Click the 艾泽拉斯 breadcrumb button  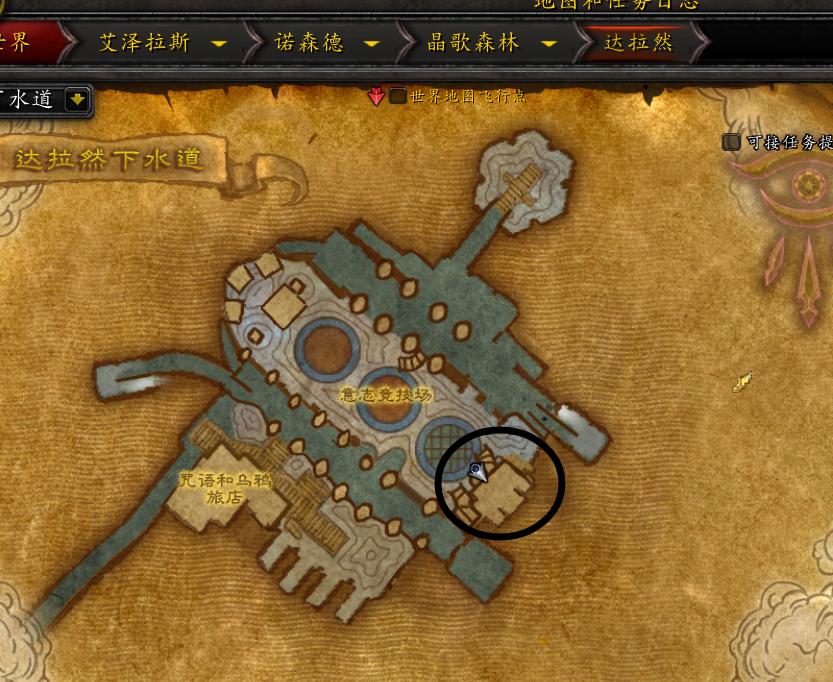(x=145, y=43)
